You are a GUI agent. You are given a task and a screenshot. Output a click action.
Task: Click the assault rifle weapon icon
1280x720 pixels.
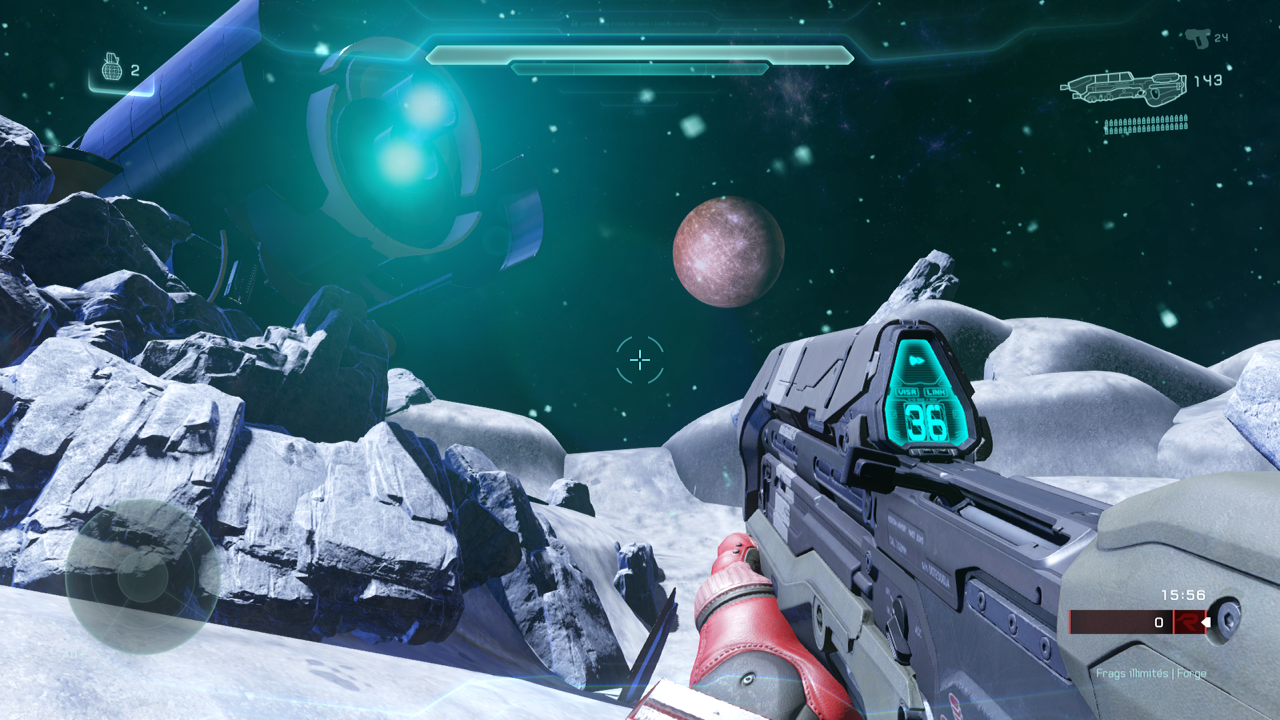(1123, 88)
